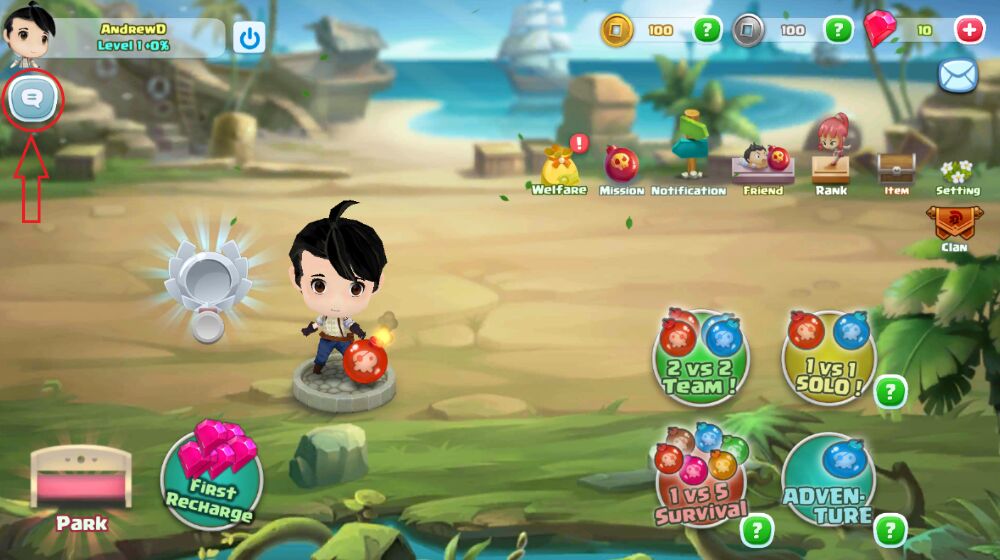The width and height of the screenshot is (1000, 560).
Task: Start a 1 vs 1 Solo match
Action: [x=828, y=356]
